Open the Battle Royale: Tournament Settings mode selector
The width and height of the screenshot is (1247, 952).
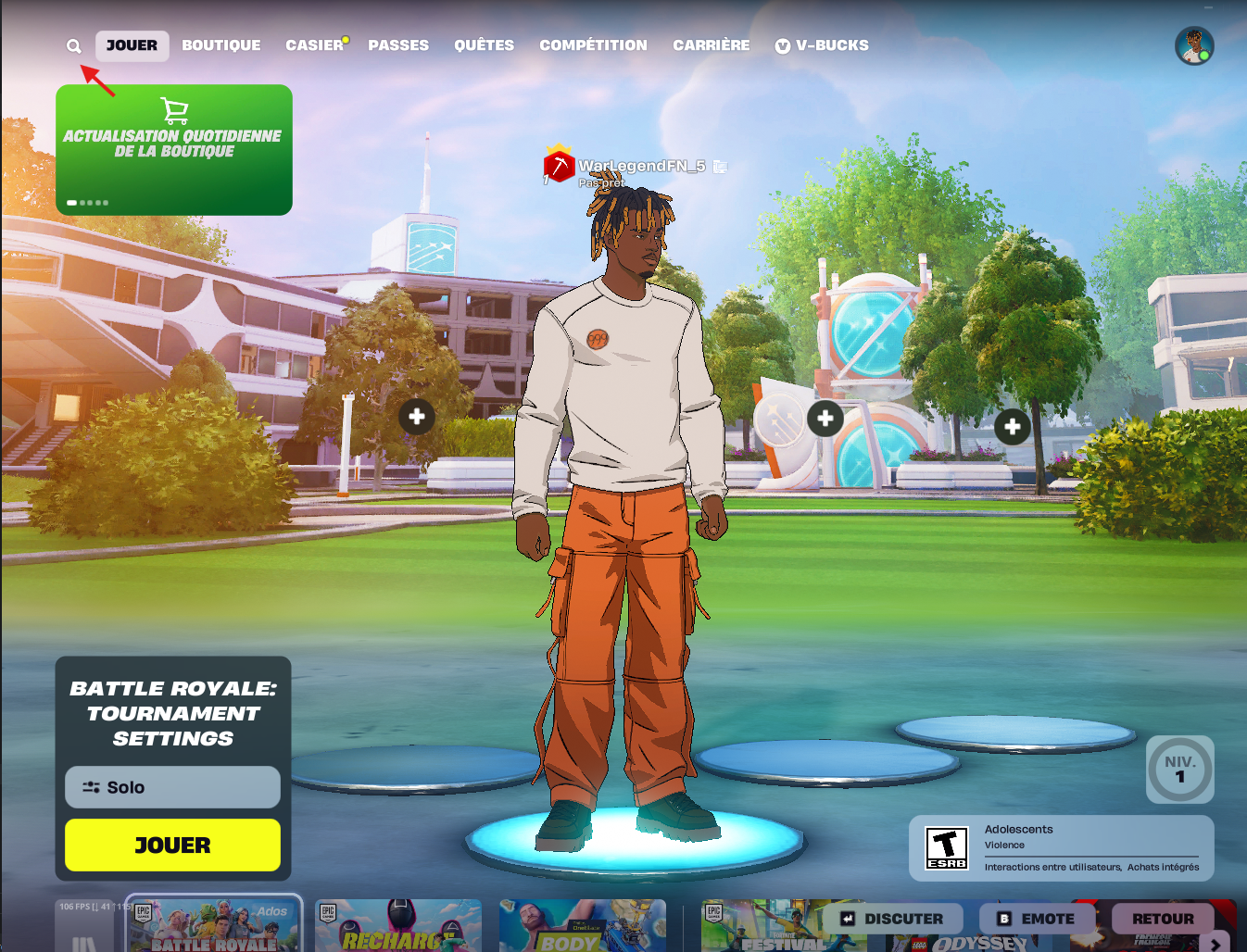172,713
